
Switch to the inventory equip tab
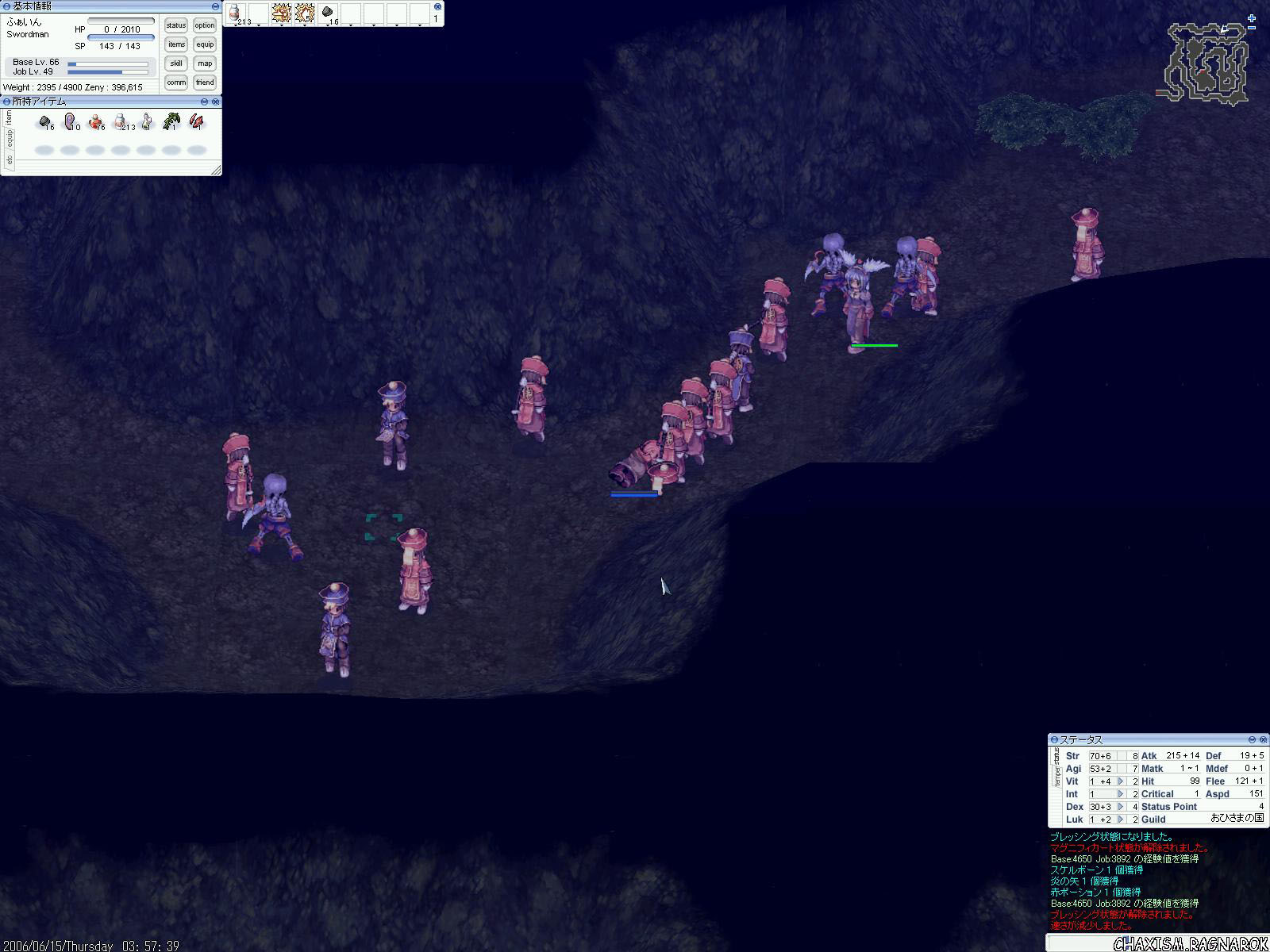(x=10, y=138)
